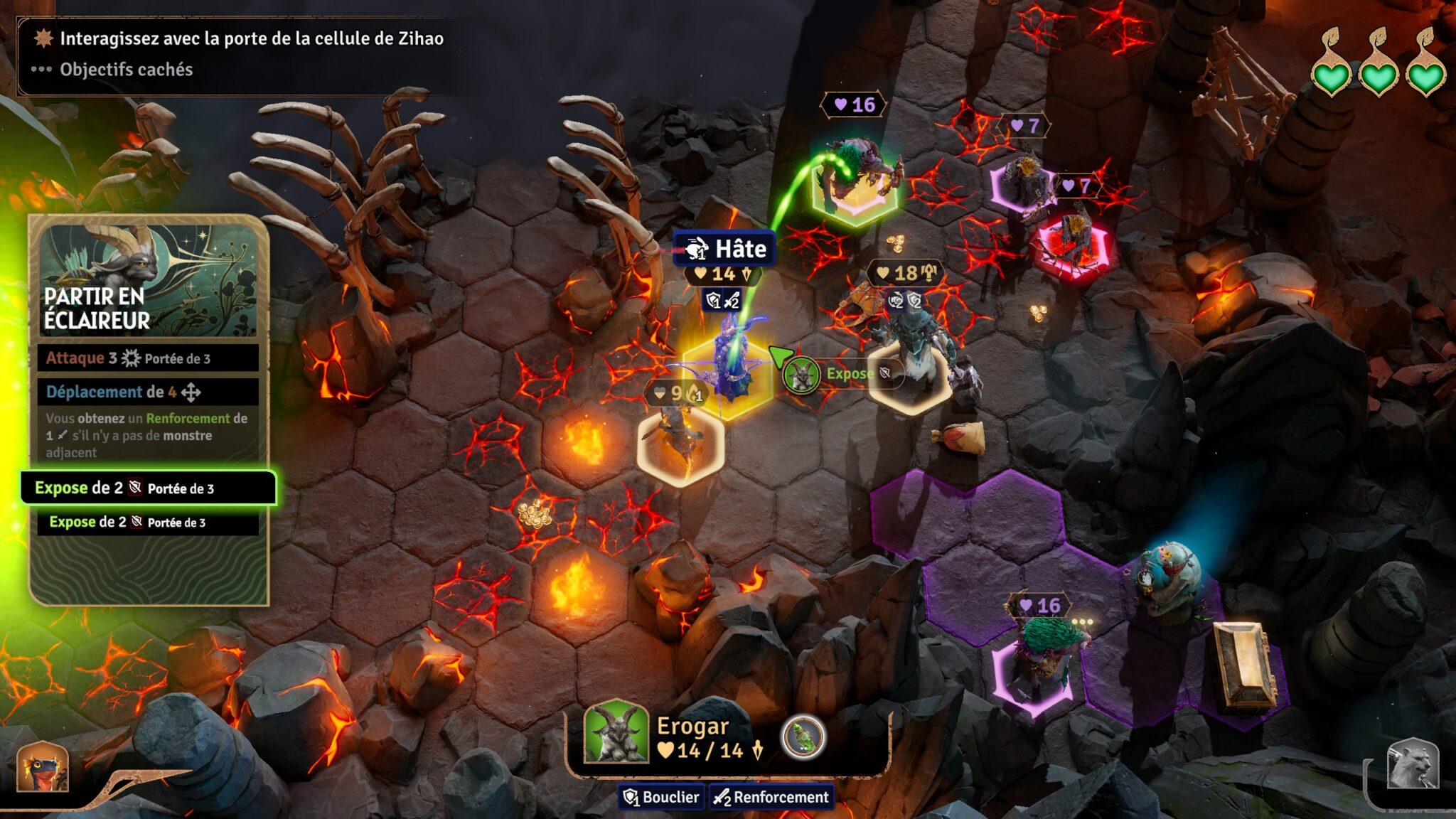Inspect the Bouclier status tag
The image size is (1456, 819).
point(662,797)
